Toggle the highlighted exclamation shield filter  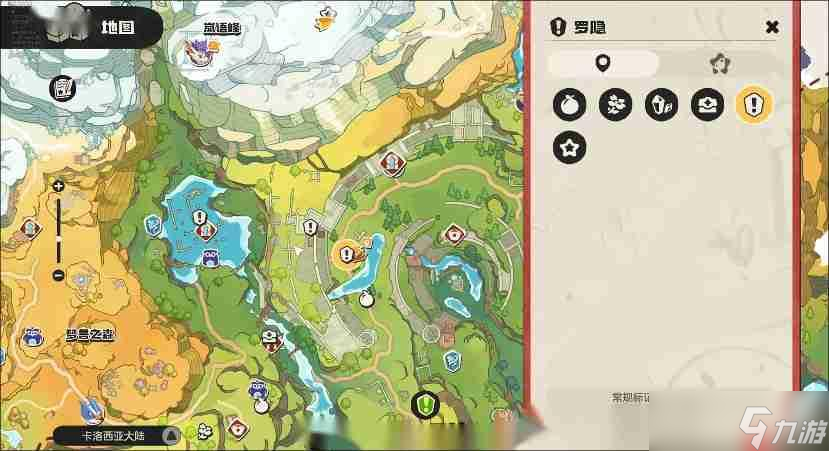[752, 104]
